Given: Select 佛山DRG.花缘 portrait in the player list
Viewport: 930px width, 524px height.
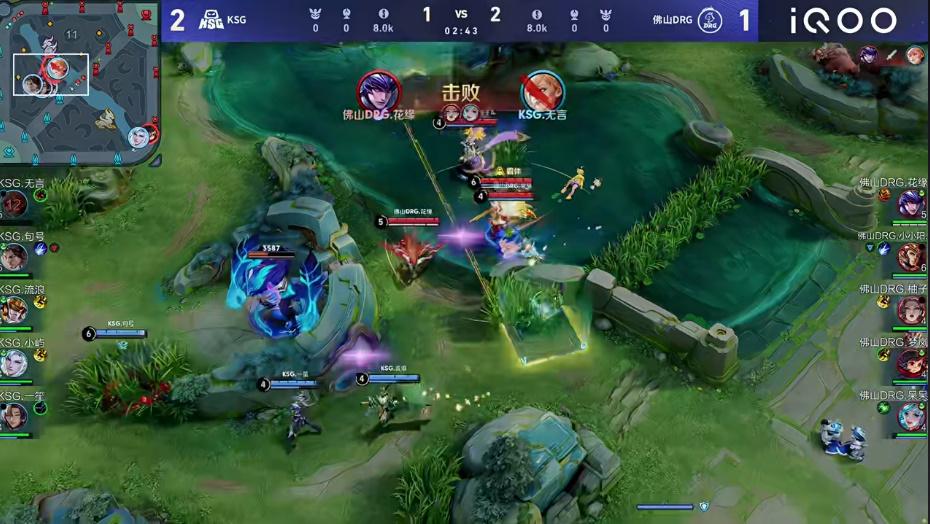Looking at the screenshot, I should pos(911,204).
